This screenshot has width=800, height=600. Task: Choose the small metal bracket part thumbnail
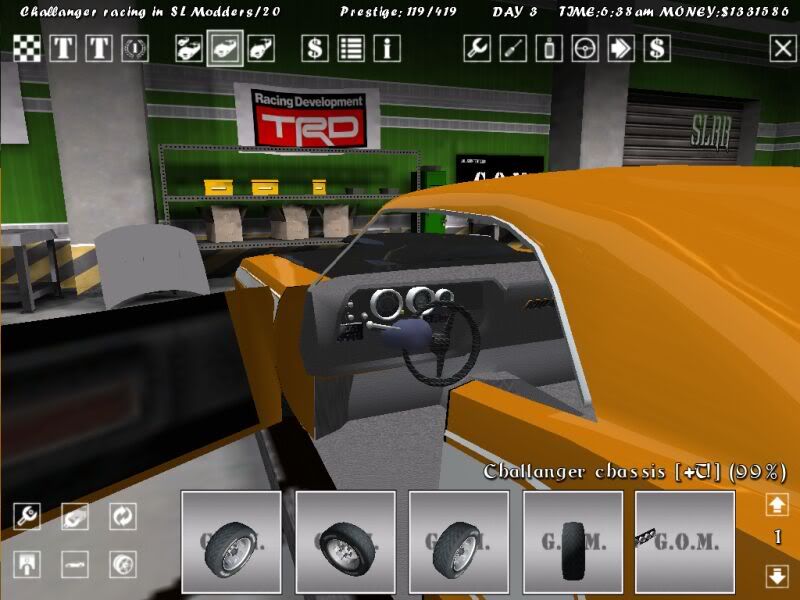point(685,542)
